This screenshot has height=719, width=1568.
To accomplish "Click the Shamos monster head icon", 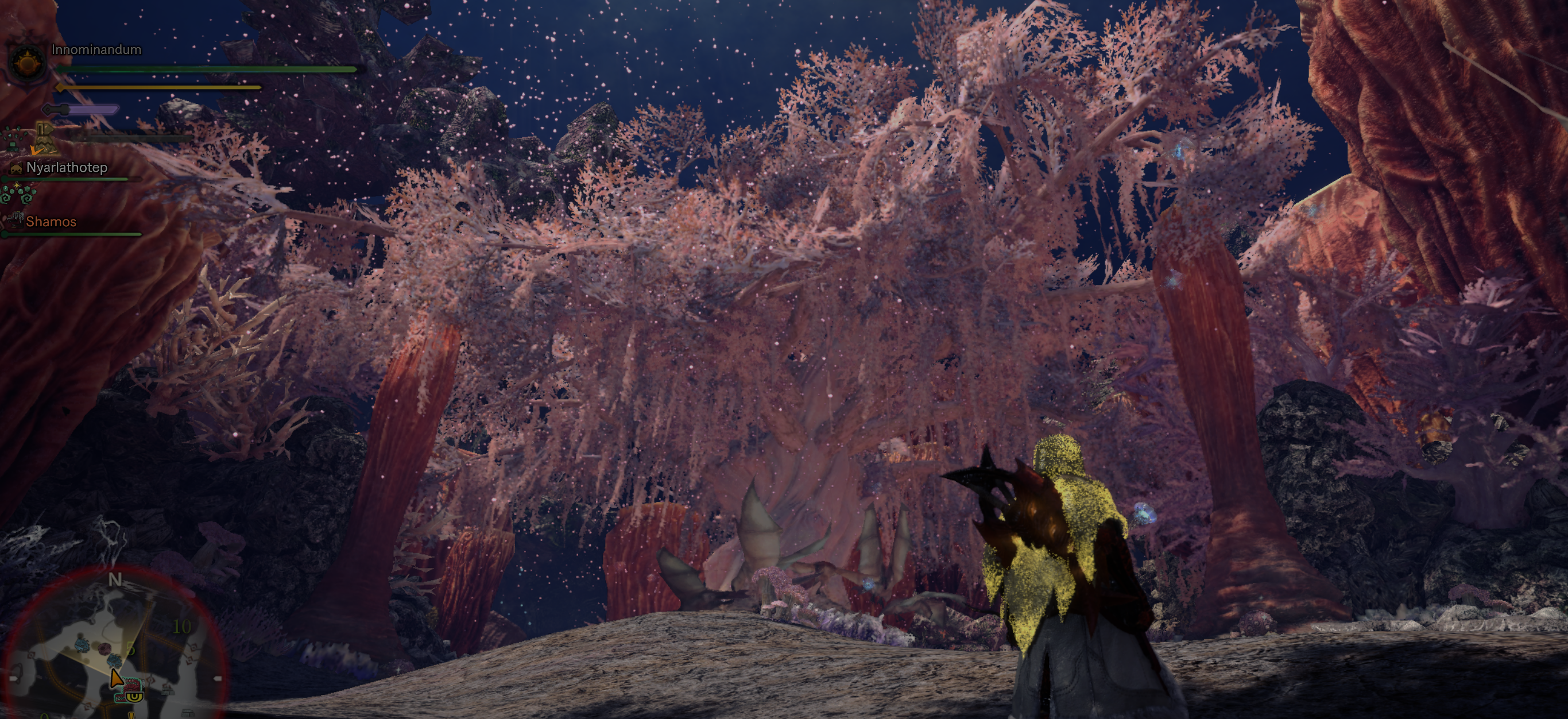I will point(16,221).
